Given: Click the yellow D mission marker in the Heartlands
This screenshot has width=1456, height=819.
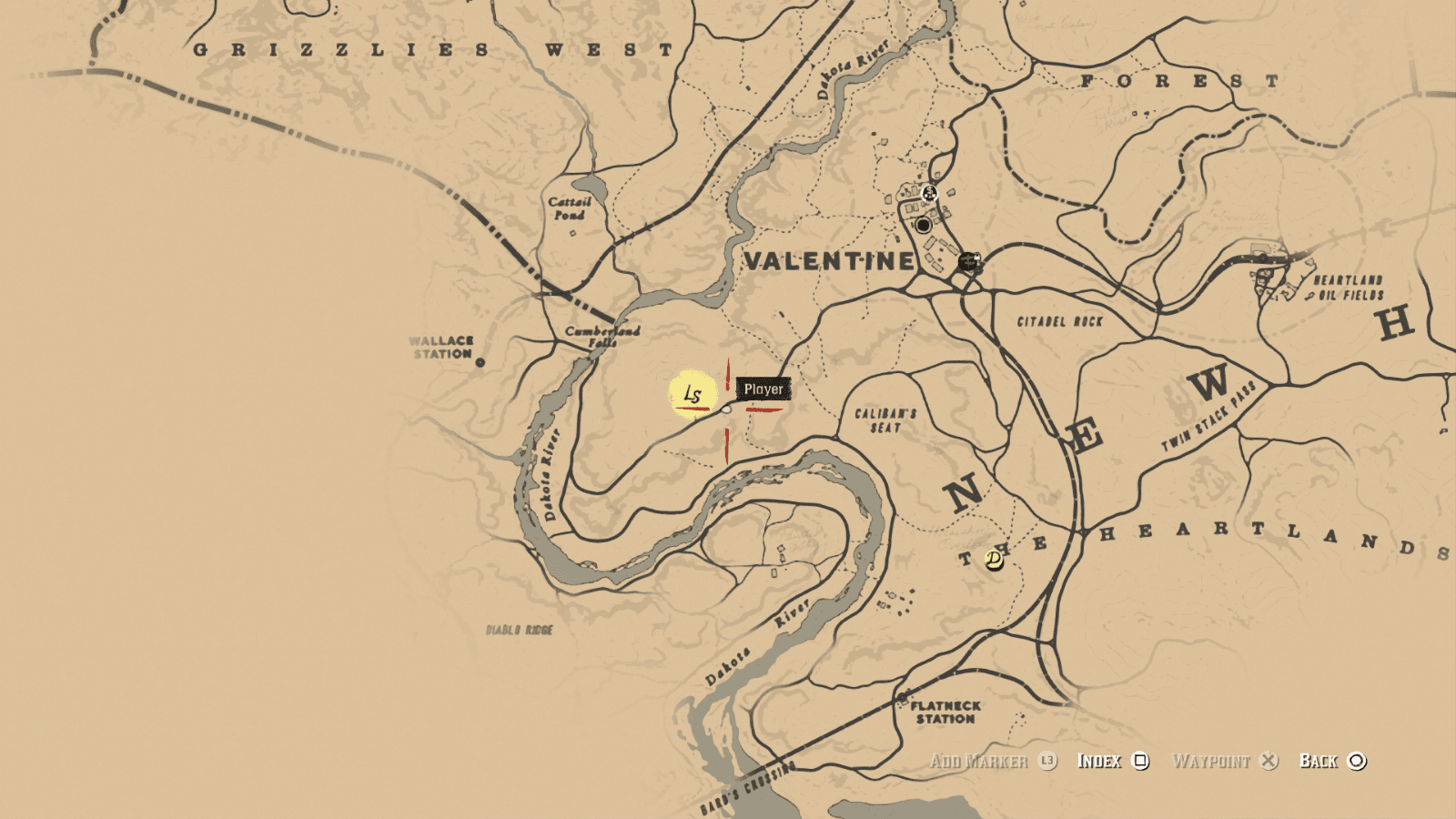Looking at the screenshot, I should point(995,561).
